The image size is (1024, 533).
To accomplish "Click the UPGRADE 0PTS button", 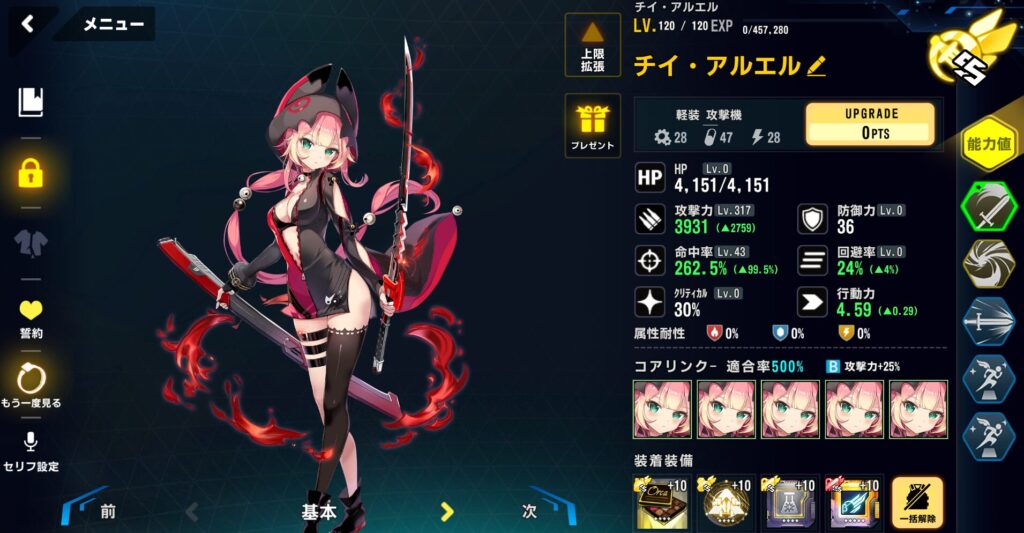I will click(870, 124).
